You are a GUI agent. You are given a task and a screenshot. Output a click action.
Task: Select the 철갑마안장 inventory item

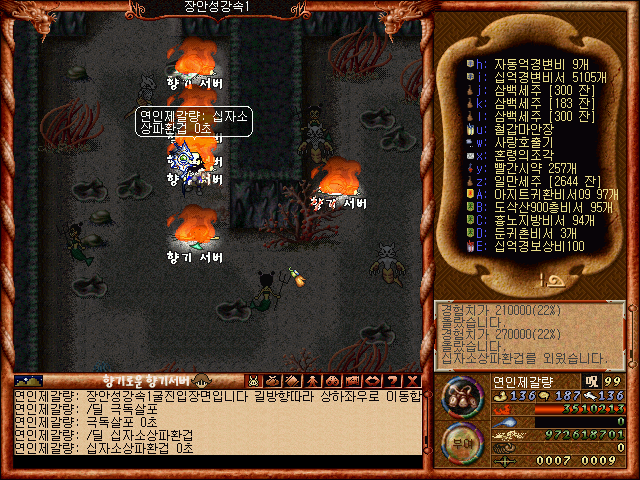tap(520, 128)
